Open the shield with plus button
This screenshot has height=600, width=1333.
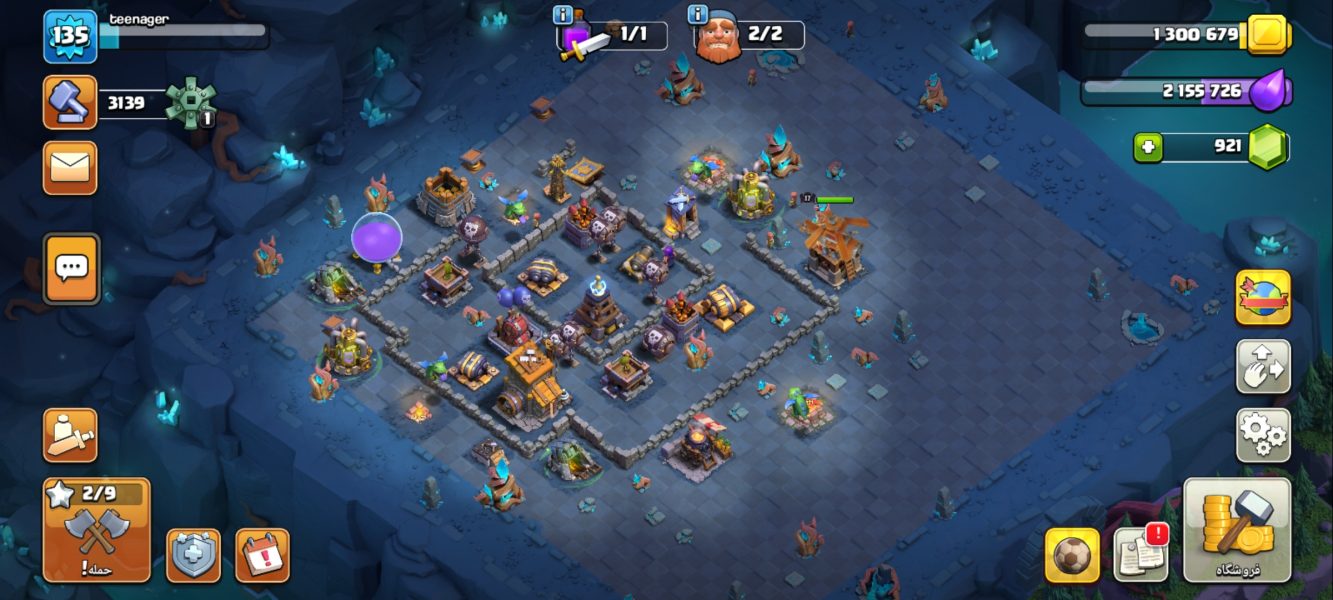193,555
